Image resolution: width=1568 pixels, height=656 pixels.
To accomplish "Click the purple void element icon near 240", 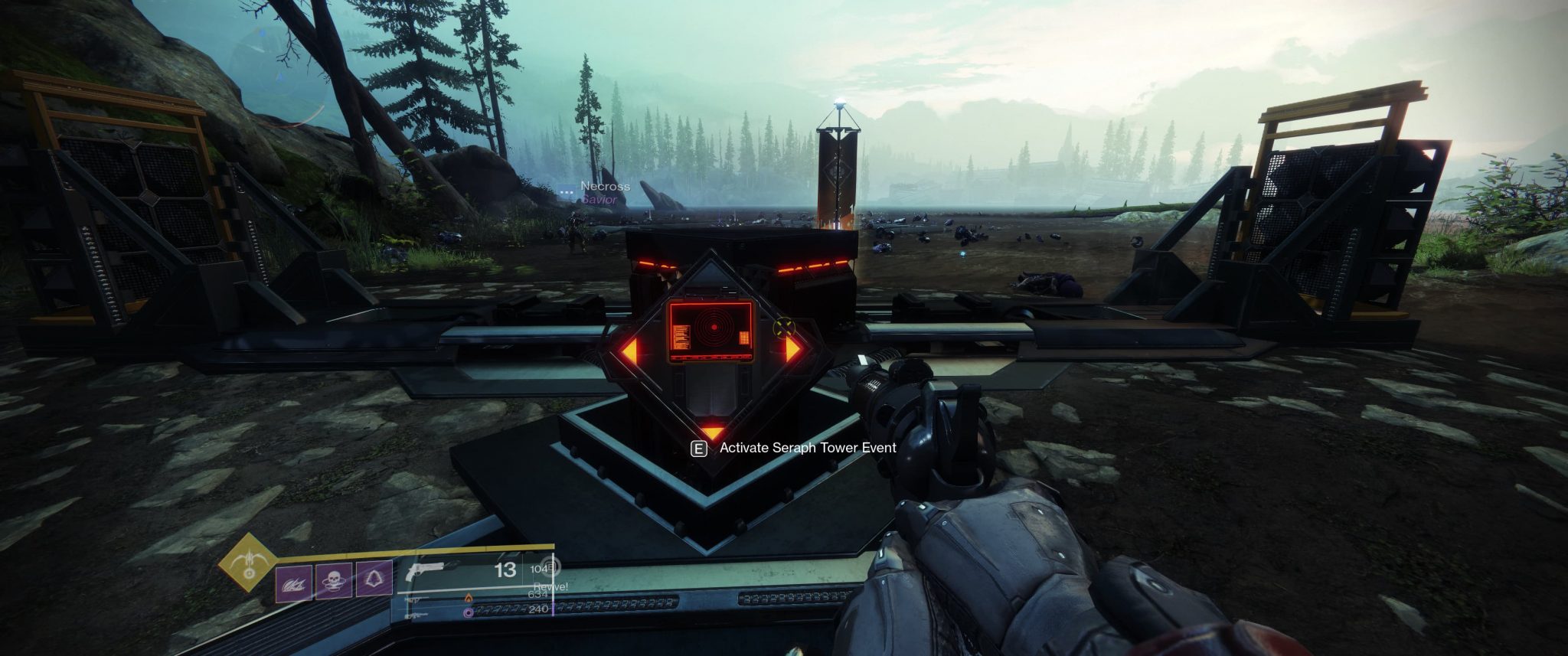I will (x=468, y=613).
